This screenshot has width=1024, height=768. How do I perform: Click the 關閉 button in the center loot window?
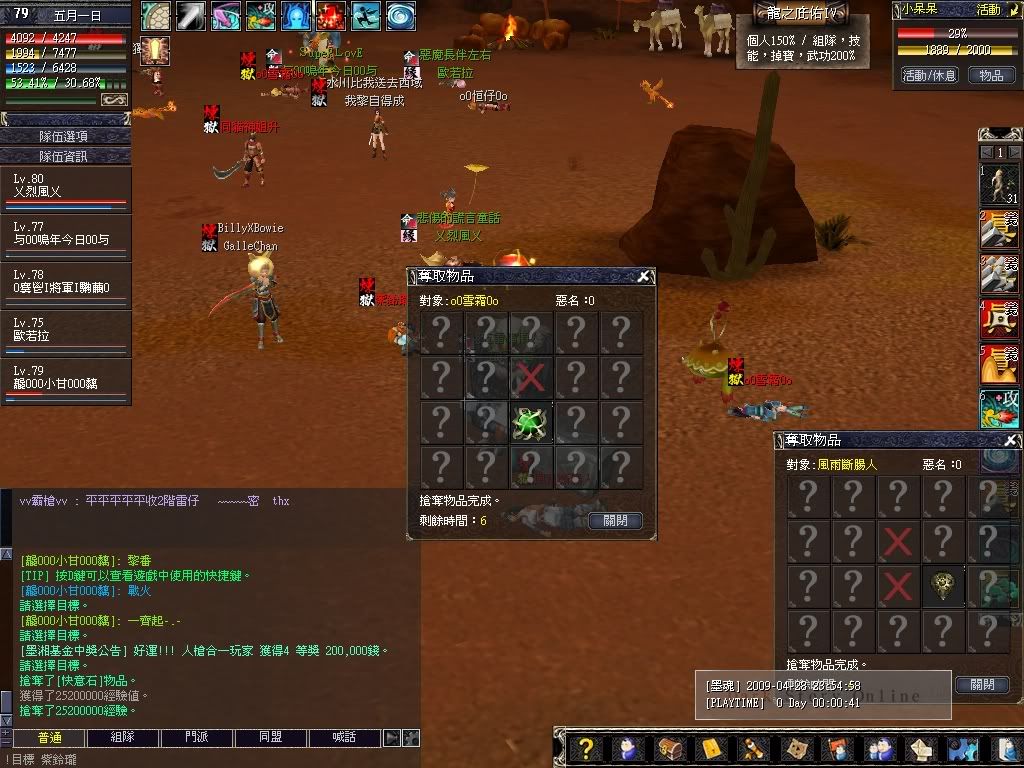pos(615,521)
